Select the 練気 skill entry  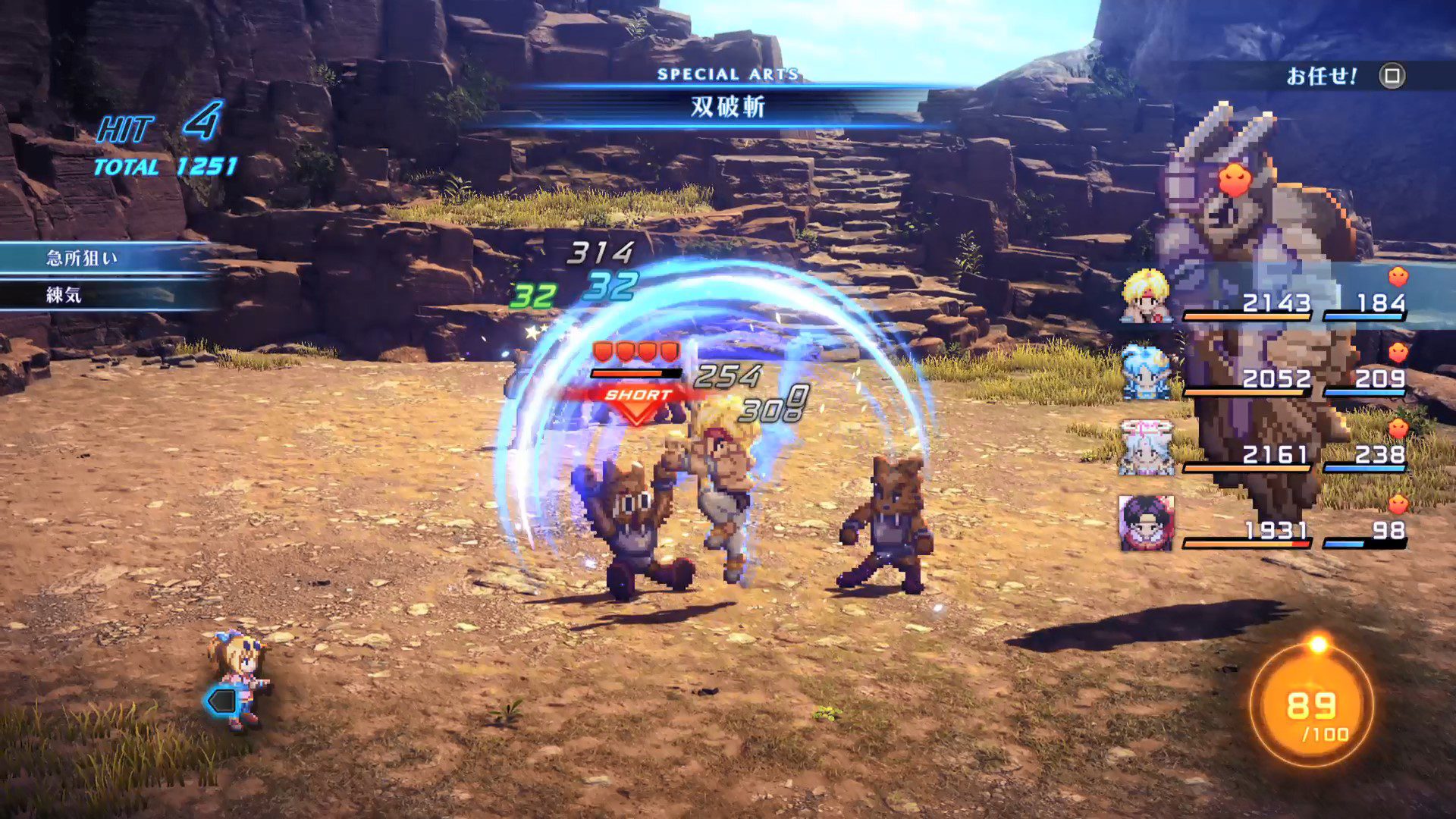click(x=65, y=295)
